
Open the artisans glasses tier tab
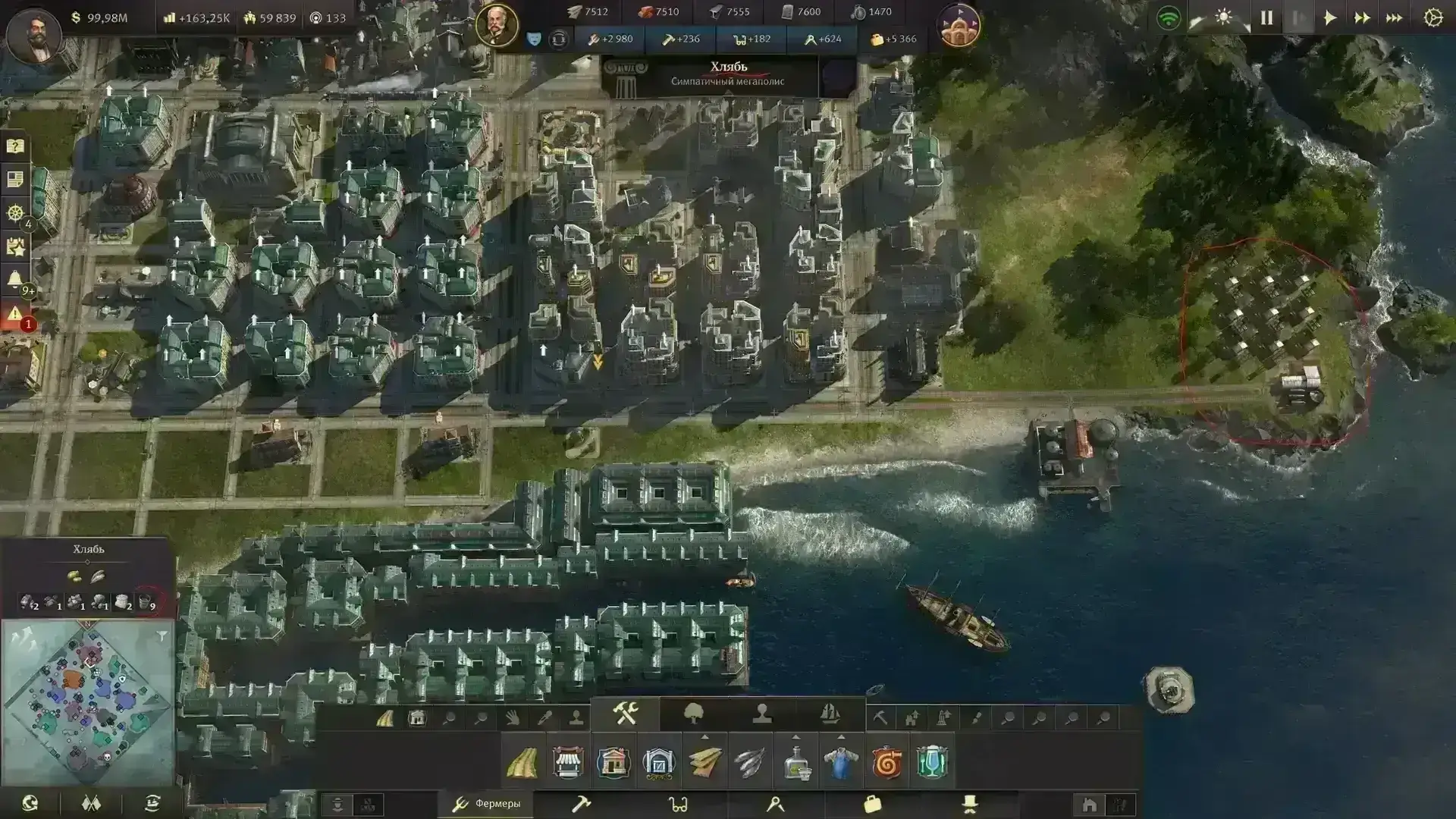point(678,804)
